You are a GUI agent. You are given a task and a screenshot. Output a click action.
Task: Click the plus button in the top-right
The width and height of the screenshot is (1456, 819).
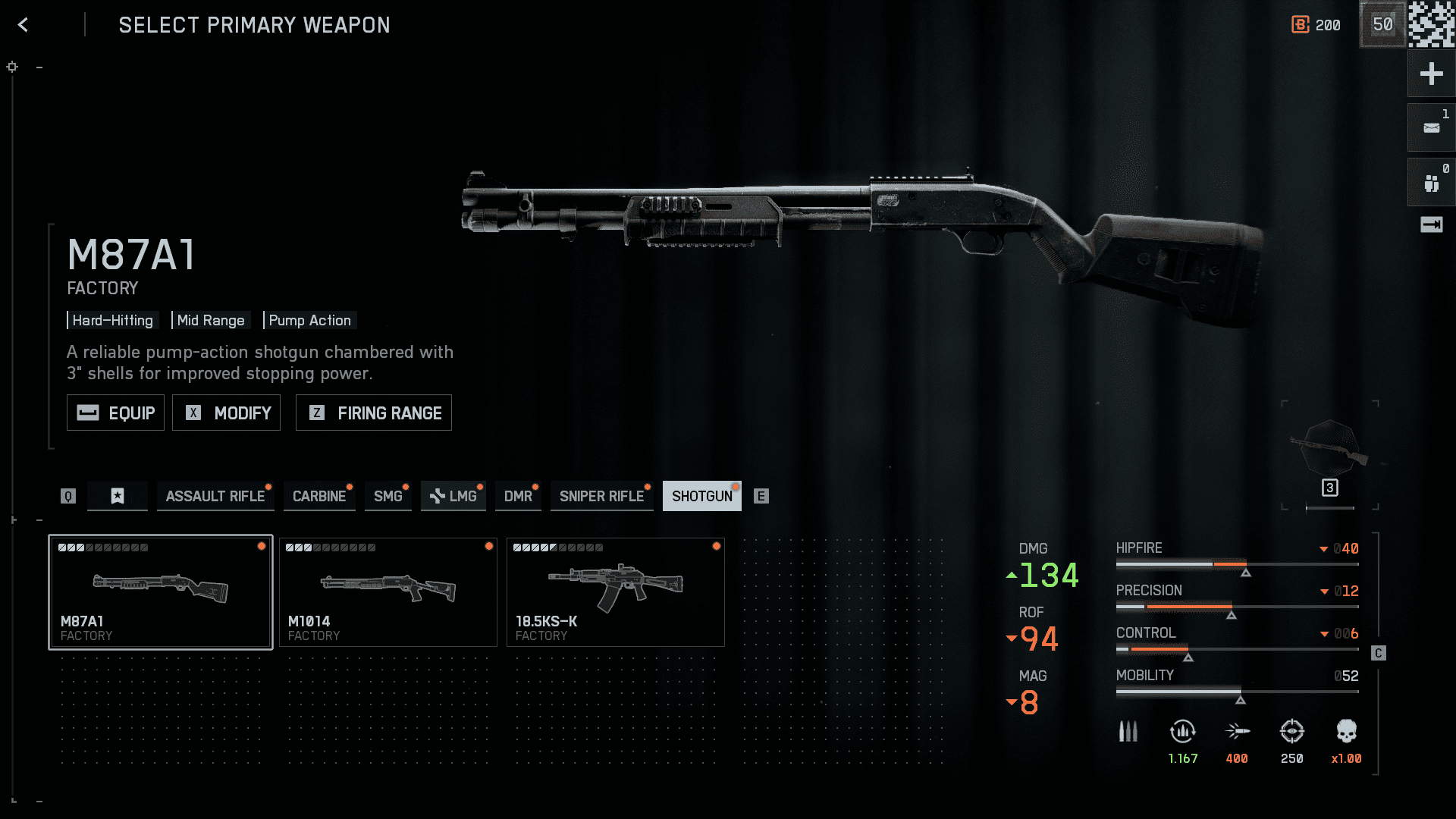pos(1431,74)
